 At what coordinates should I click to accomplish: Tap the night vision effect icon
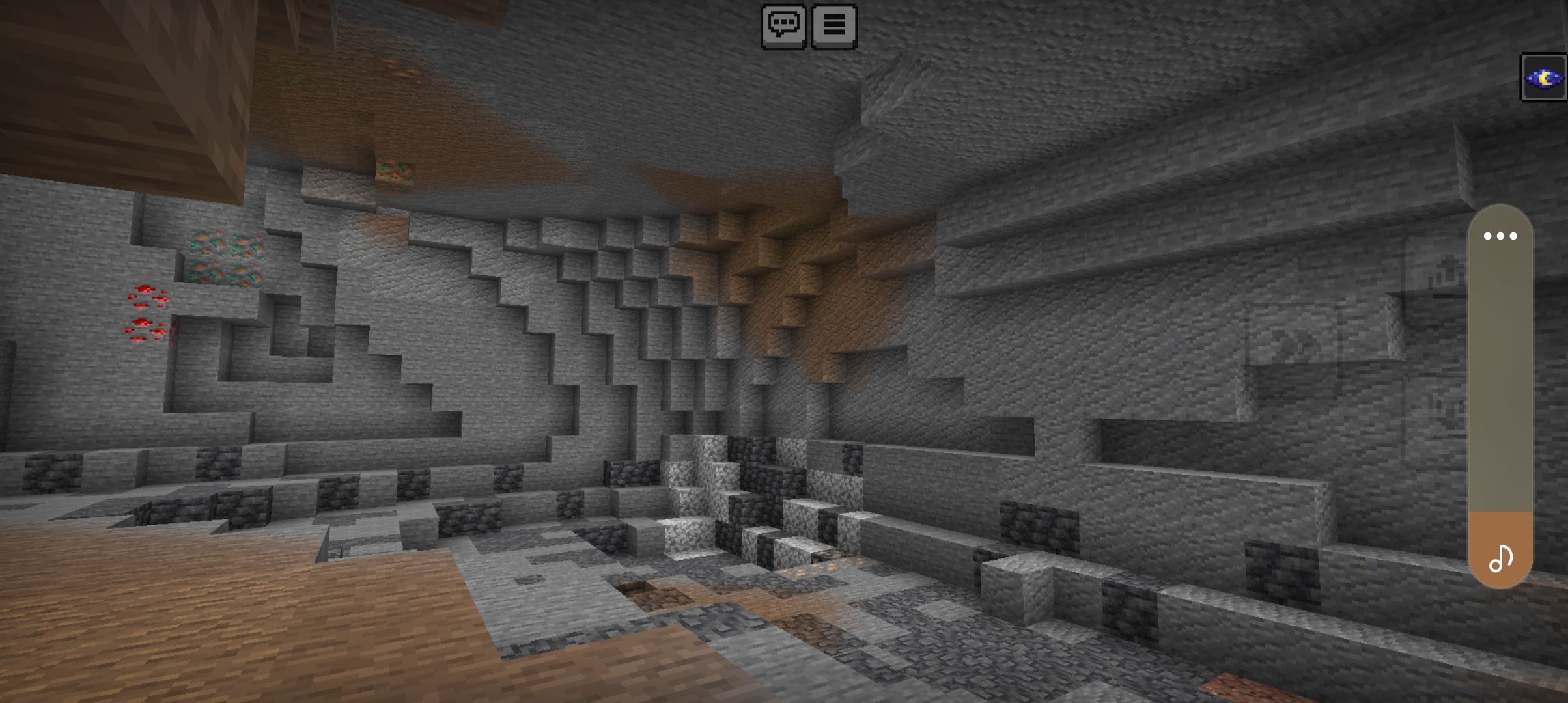1543,78
